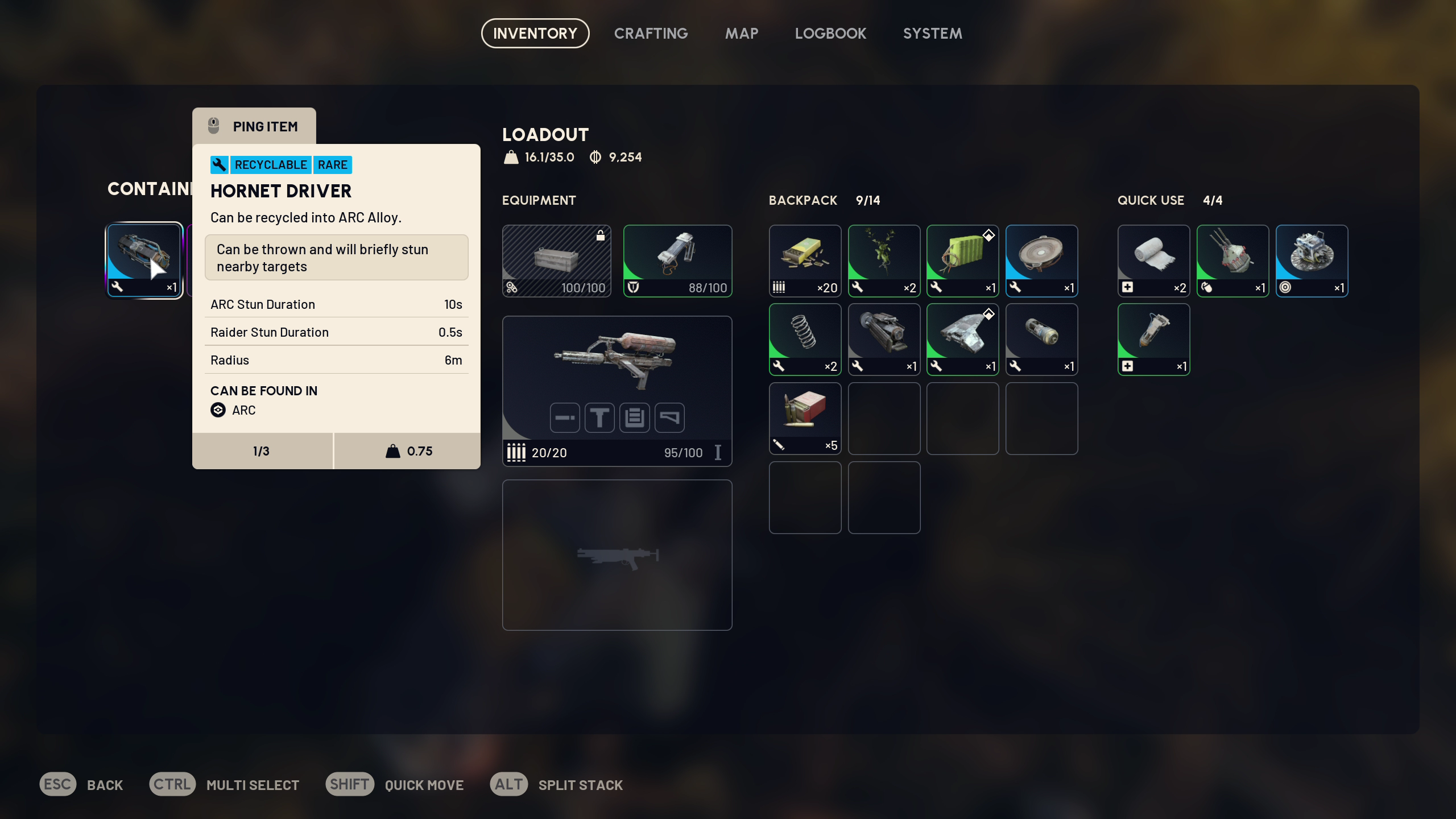Select the bandage roll x2 in Quick Use
The width and height of the screenshot is (1456, 819).
[1154, 260]
